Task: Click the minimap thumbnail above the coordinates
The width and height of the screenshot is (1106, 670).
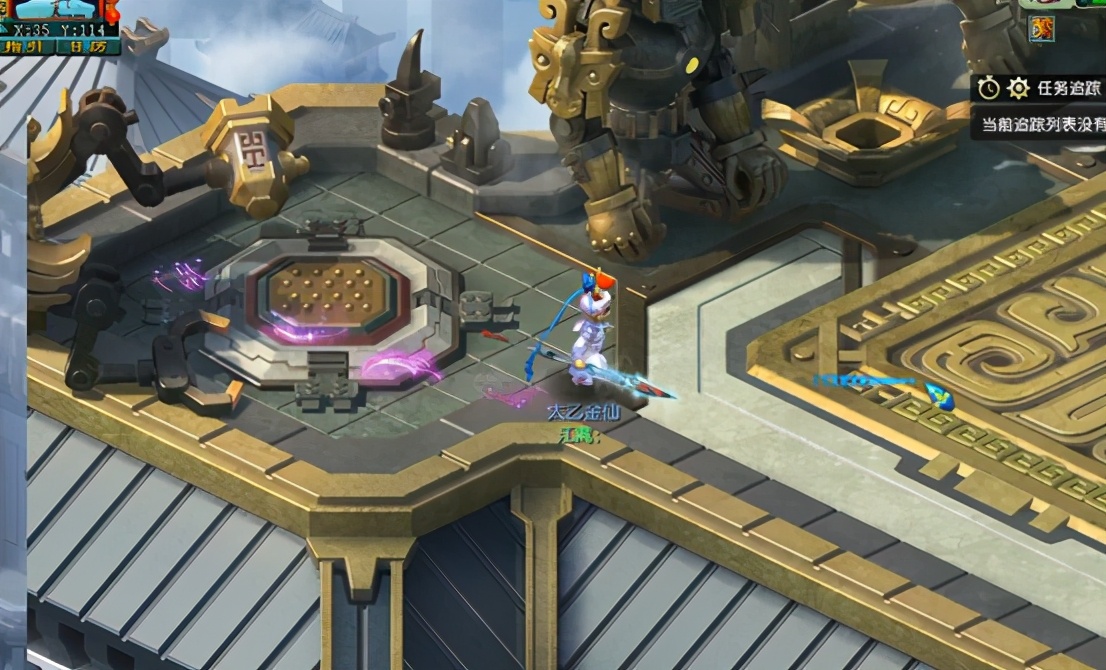Action: pos(58,10)
